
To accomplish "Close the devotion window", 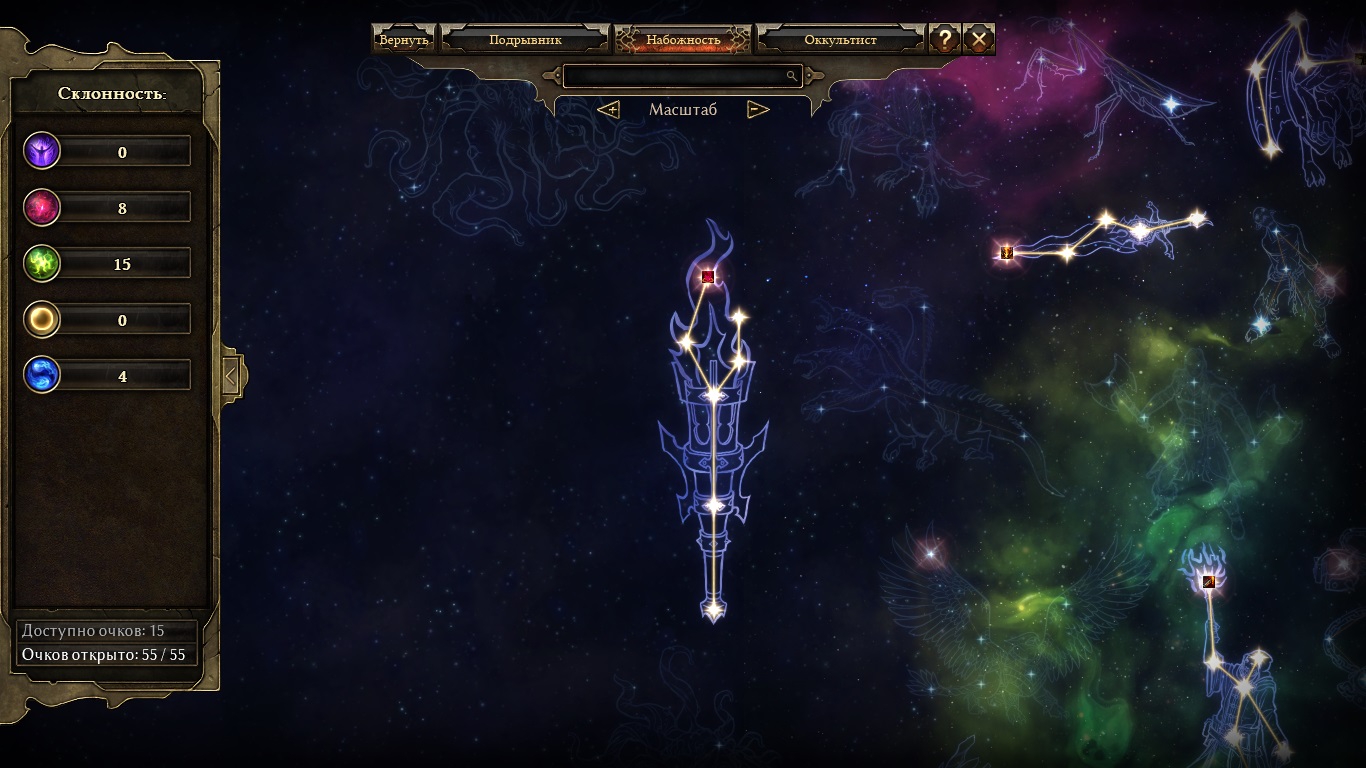I will [x=979, y=40].
